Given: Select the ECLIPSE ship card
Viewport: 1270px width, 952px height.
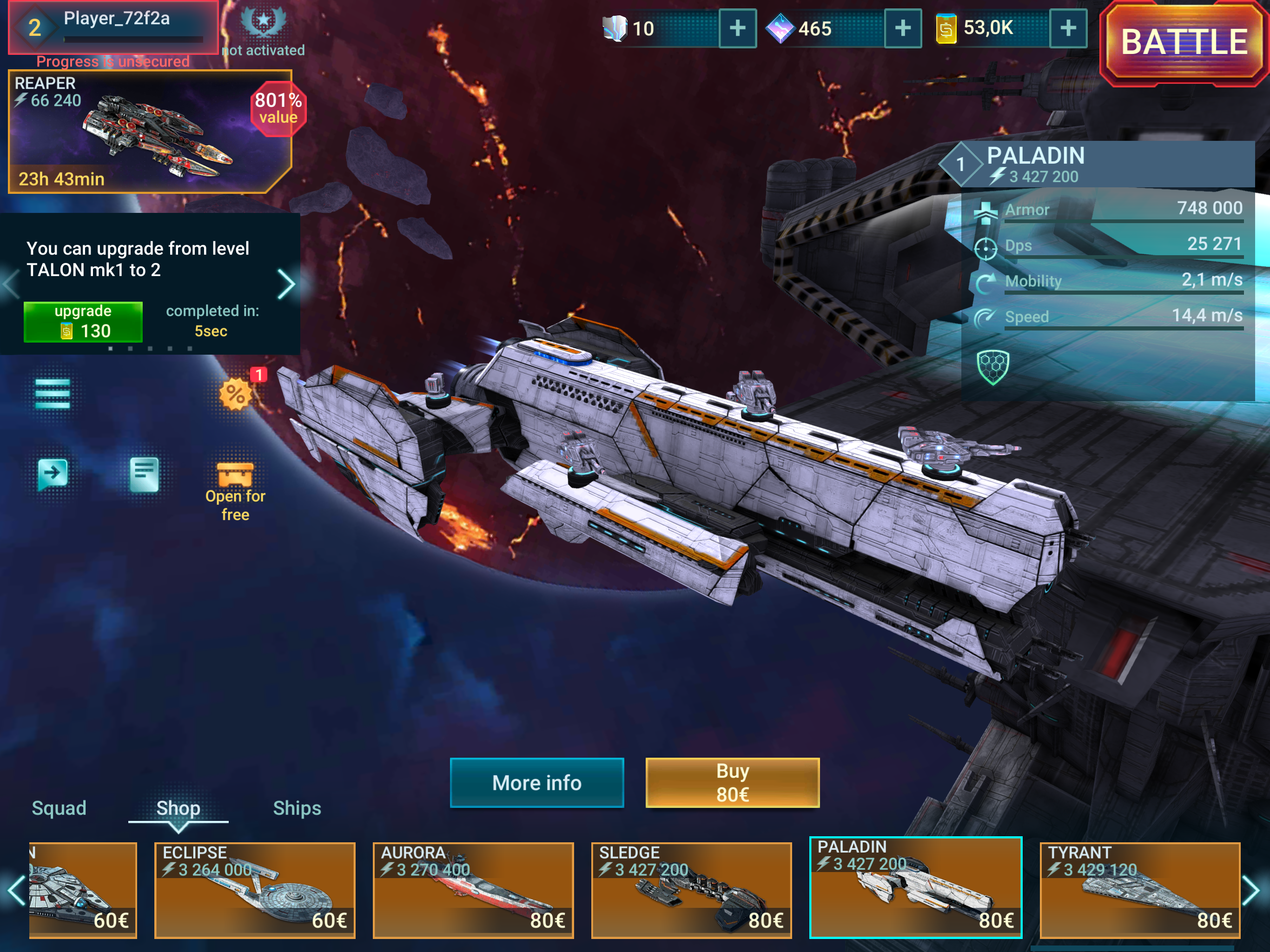Looking at the screenshot, I should click(255, 890).
